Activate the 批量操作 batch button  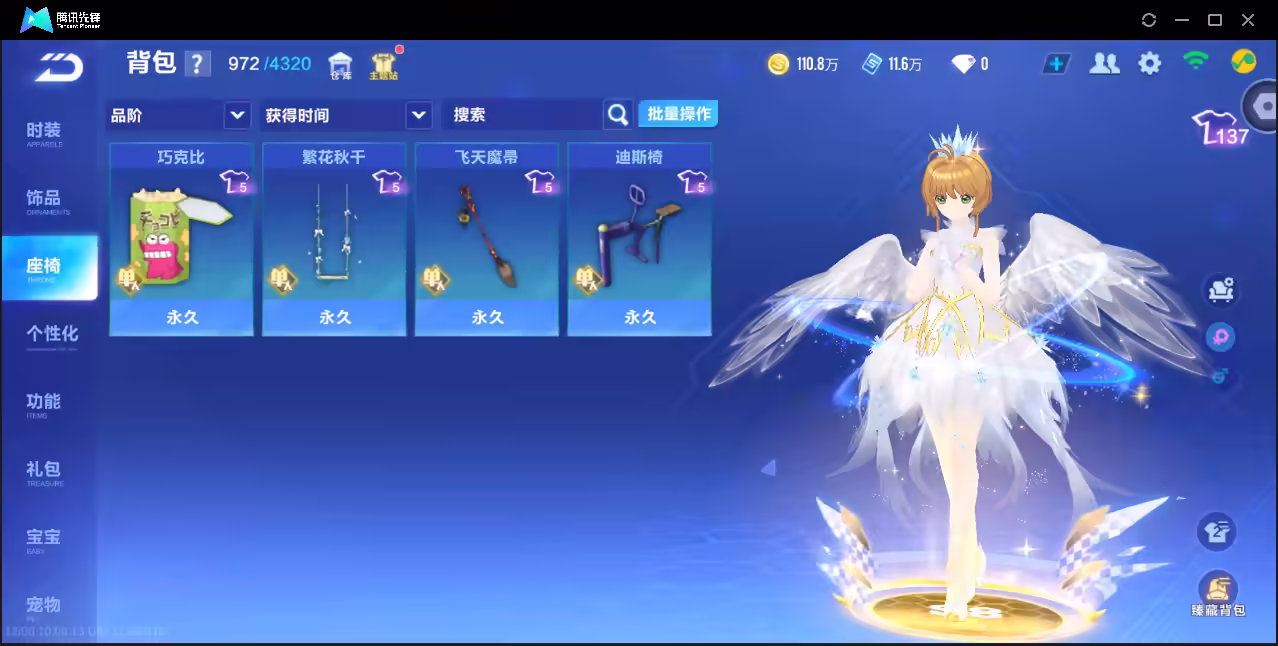pos(678,114)
